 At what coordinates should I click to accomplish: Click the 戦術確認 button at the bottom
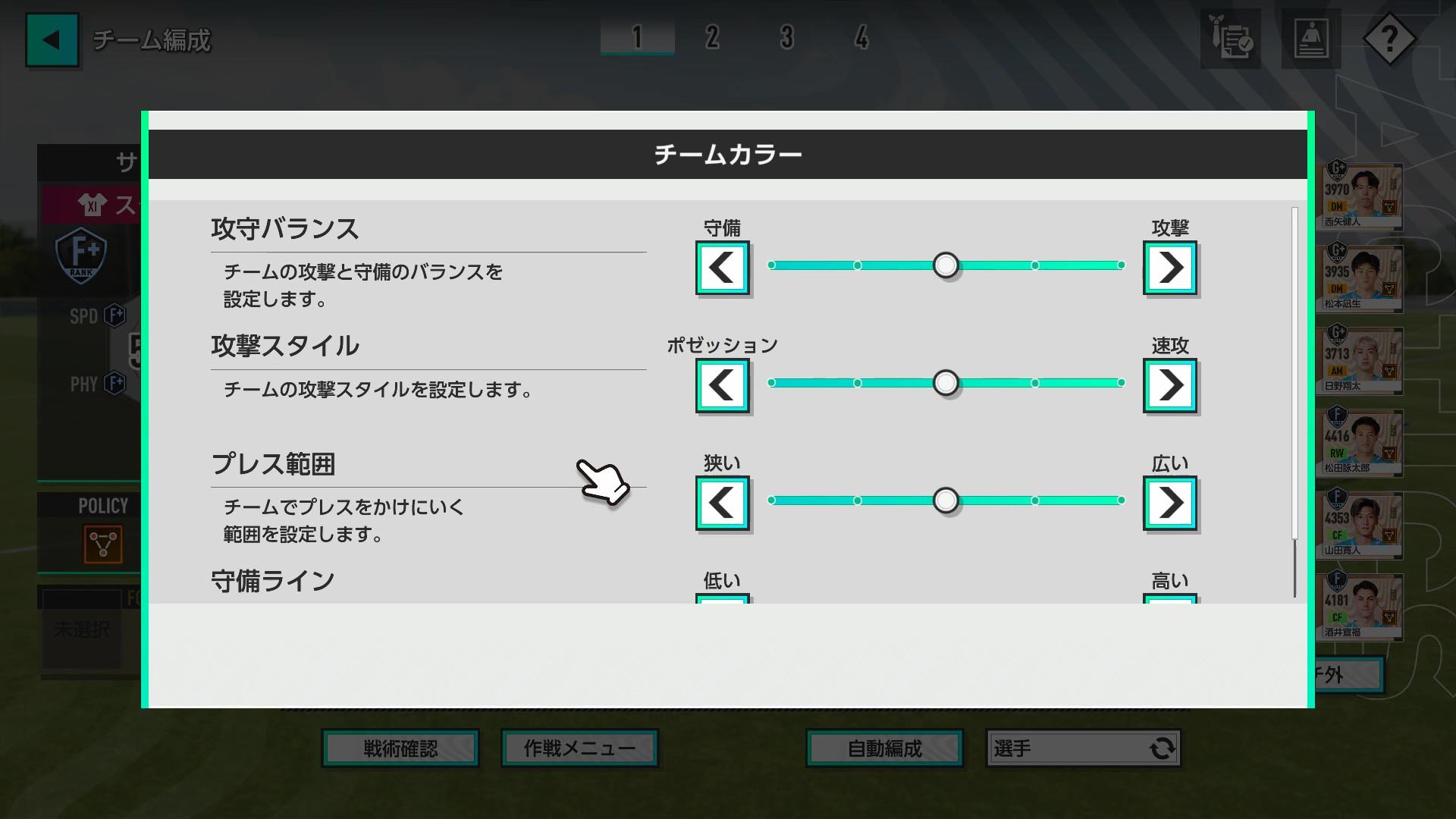400,748
